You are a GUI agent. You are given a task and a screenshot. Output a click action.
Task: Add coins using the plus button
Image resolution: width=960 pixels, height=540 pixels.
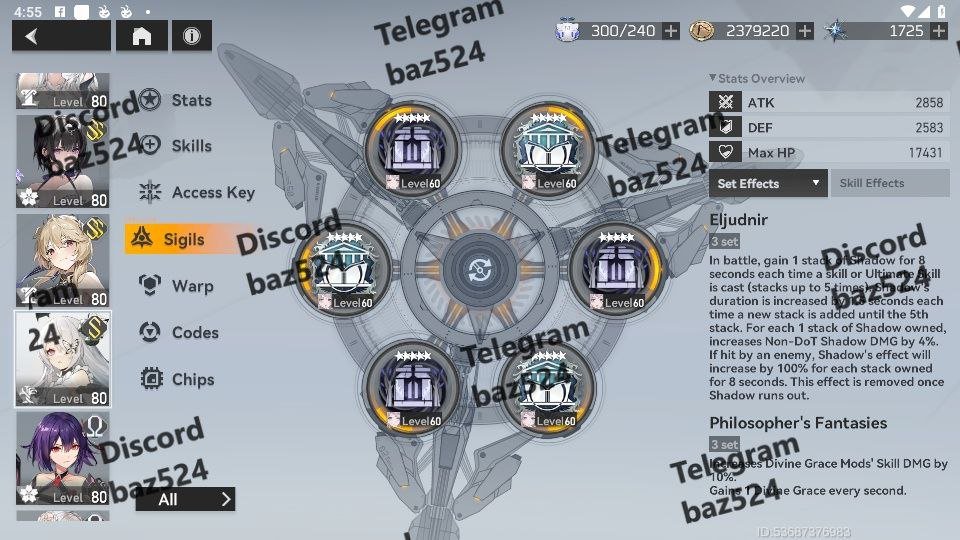coord(805,32)
